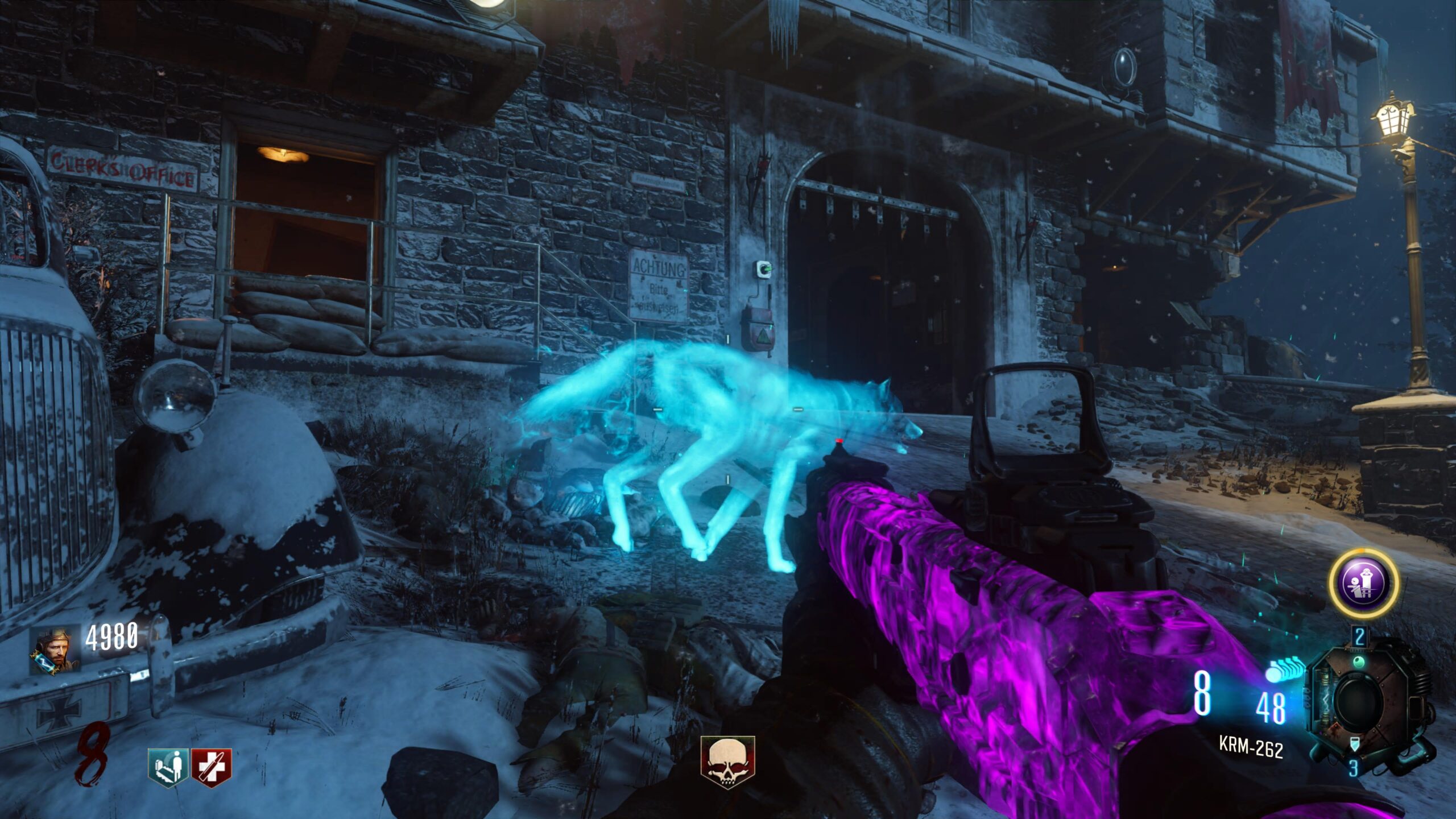Click the Juggernog perk icon
1456x819 pixels.
[x=212, y=764]
